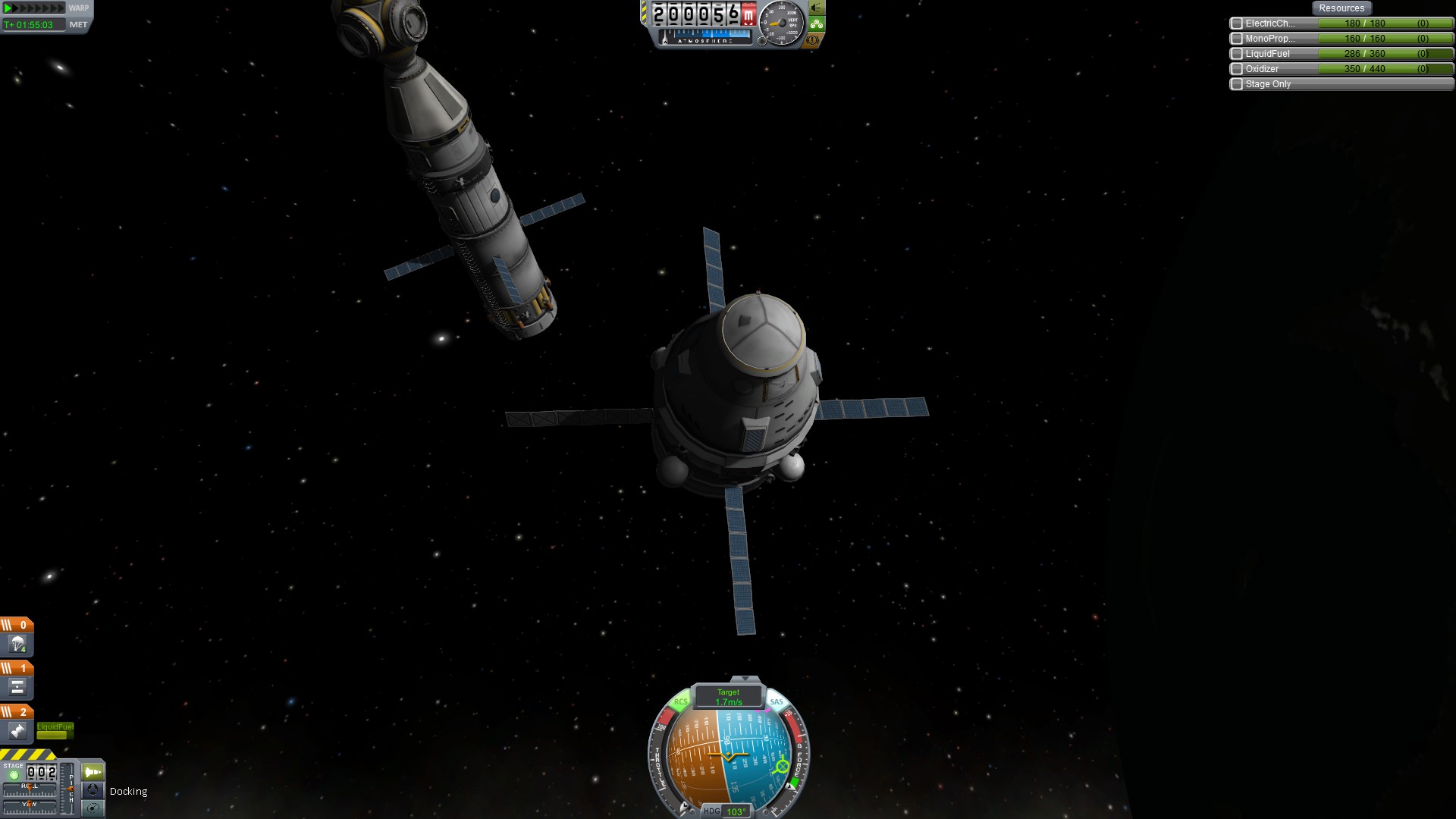Toggle the RCS indicator on the navball

(x=680, y=702)
